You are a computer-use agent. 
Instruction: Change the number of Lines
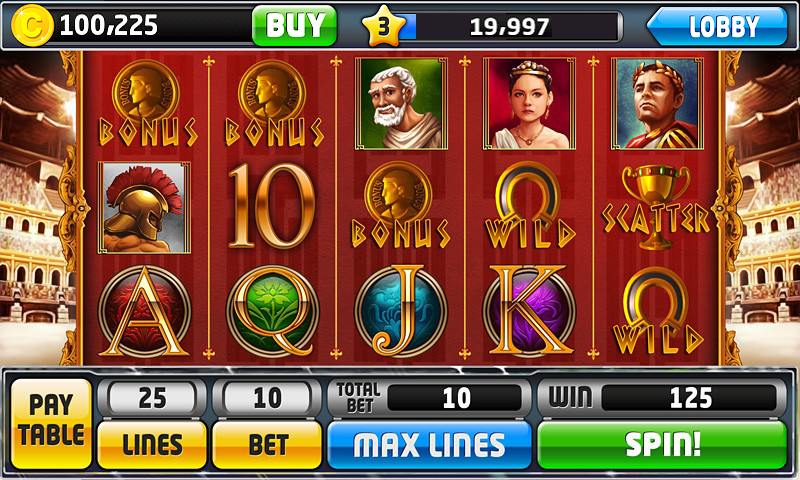pos(152,444)
